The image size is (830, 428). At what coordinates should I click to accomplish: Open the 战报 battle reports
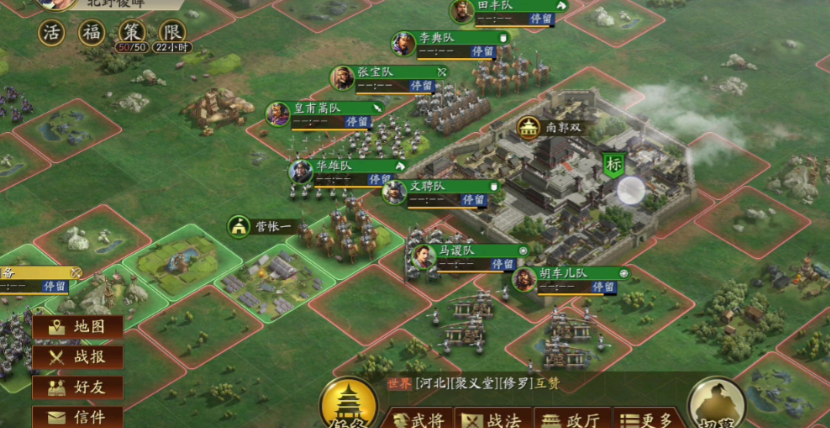78,357
